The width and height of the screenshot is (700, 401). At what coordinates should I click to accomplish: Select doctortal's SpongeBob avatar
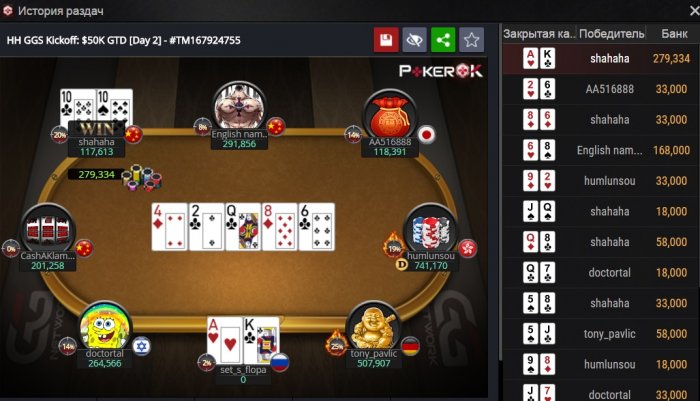[x=105, y=327]
